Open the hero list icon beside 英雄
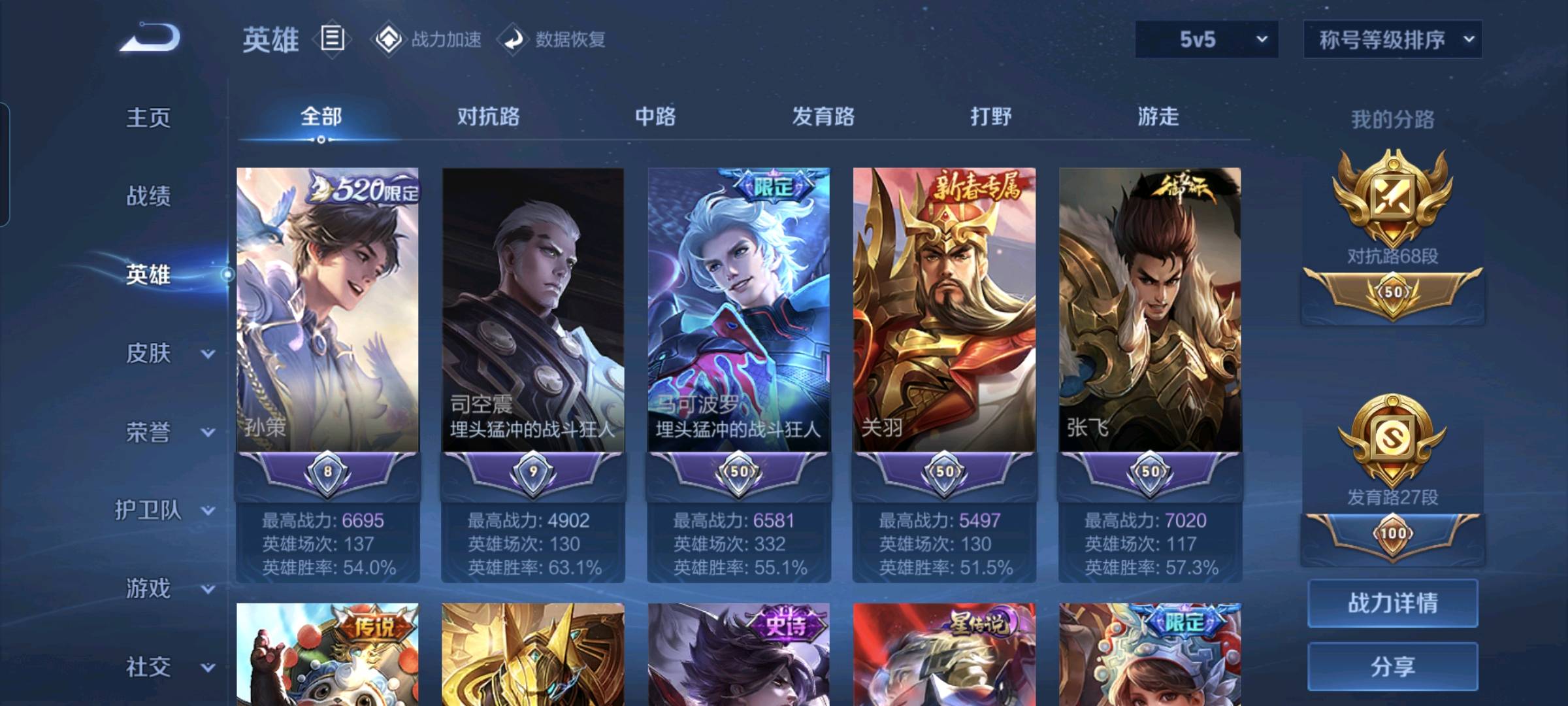Viewport: 1568px width, 706px height. 332,39
